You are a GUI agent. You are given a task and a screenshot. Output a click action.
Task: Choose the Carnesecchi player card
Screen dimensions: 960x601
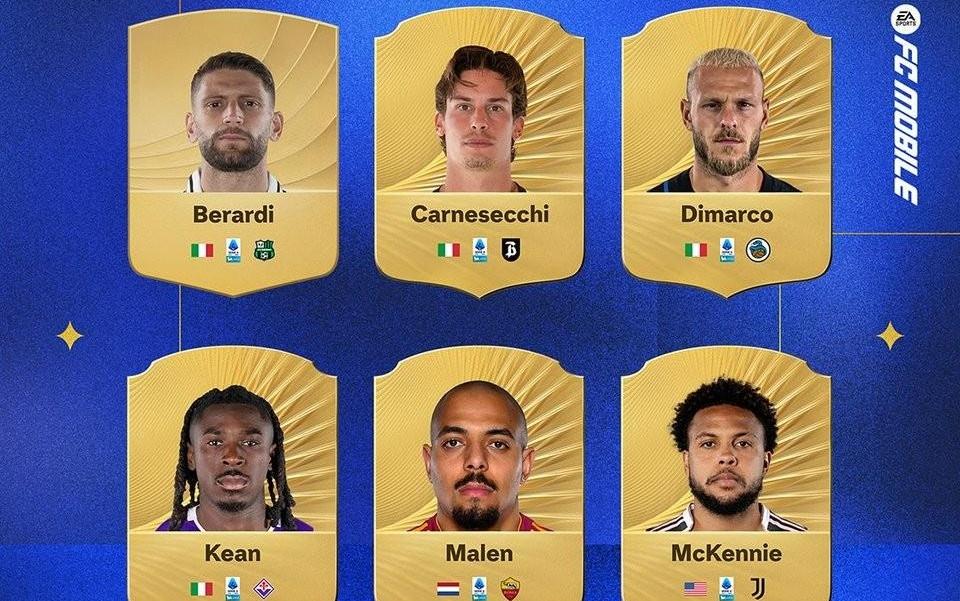click(480, 150)
